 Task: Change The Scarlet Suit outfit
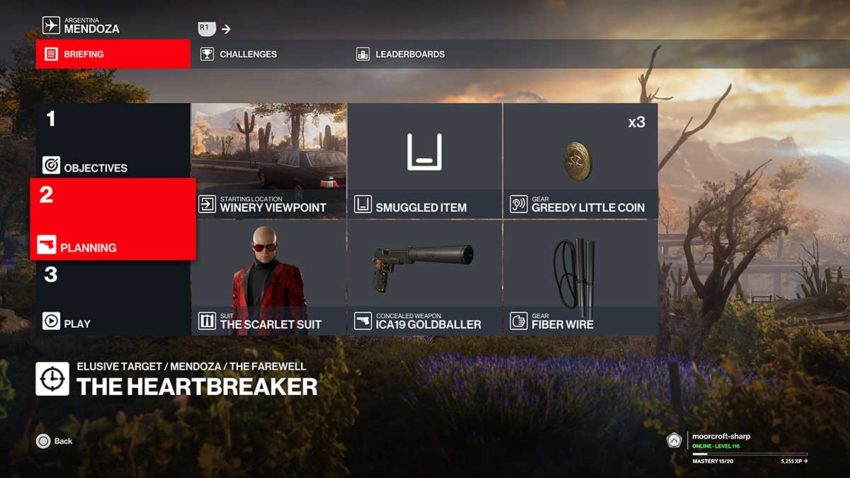pyautogui.click(x=268, y=277)
